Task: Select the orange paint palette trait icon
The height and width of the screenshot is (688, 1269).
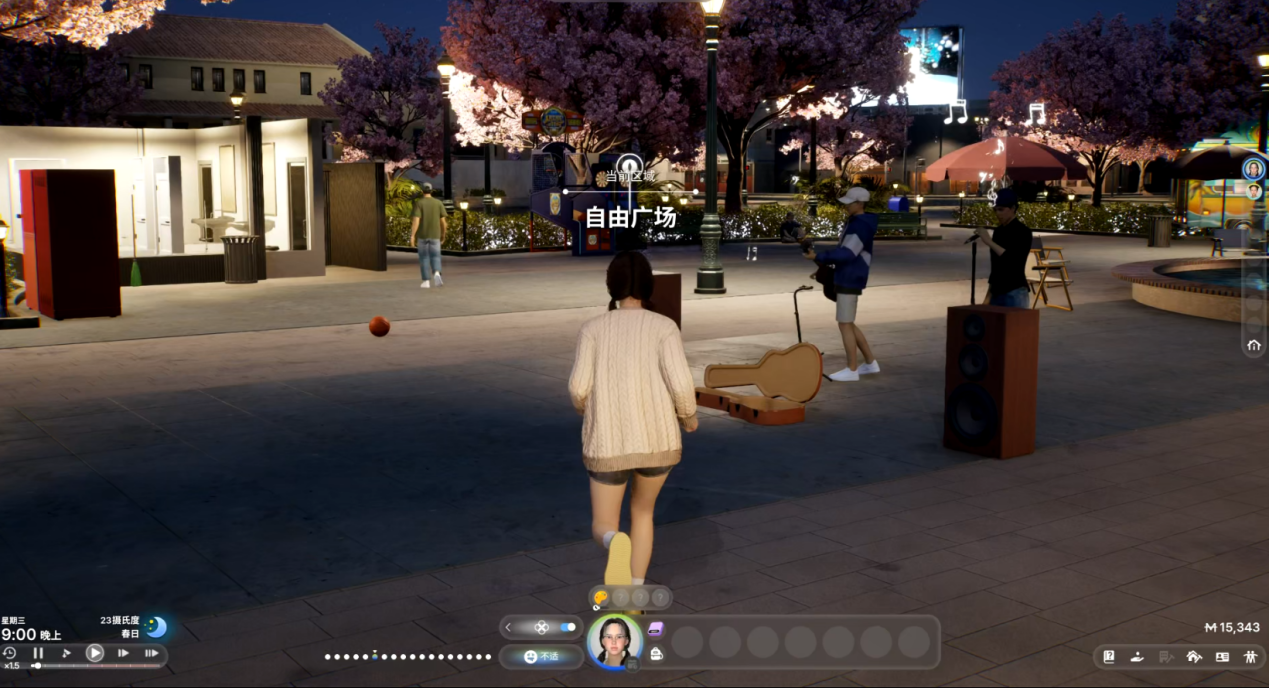Action: click(x=600, y=598)
